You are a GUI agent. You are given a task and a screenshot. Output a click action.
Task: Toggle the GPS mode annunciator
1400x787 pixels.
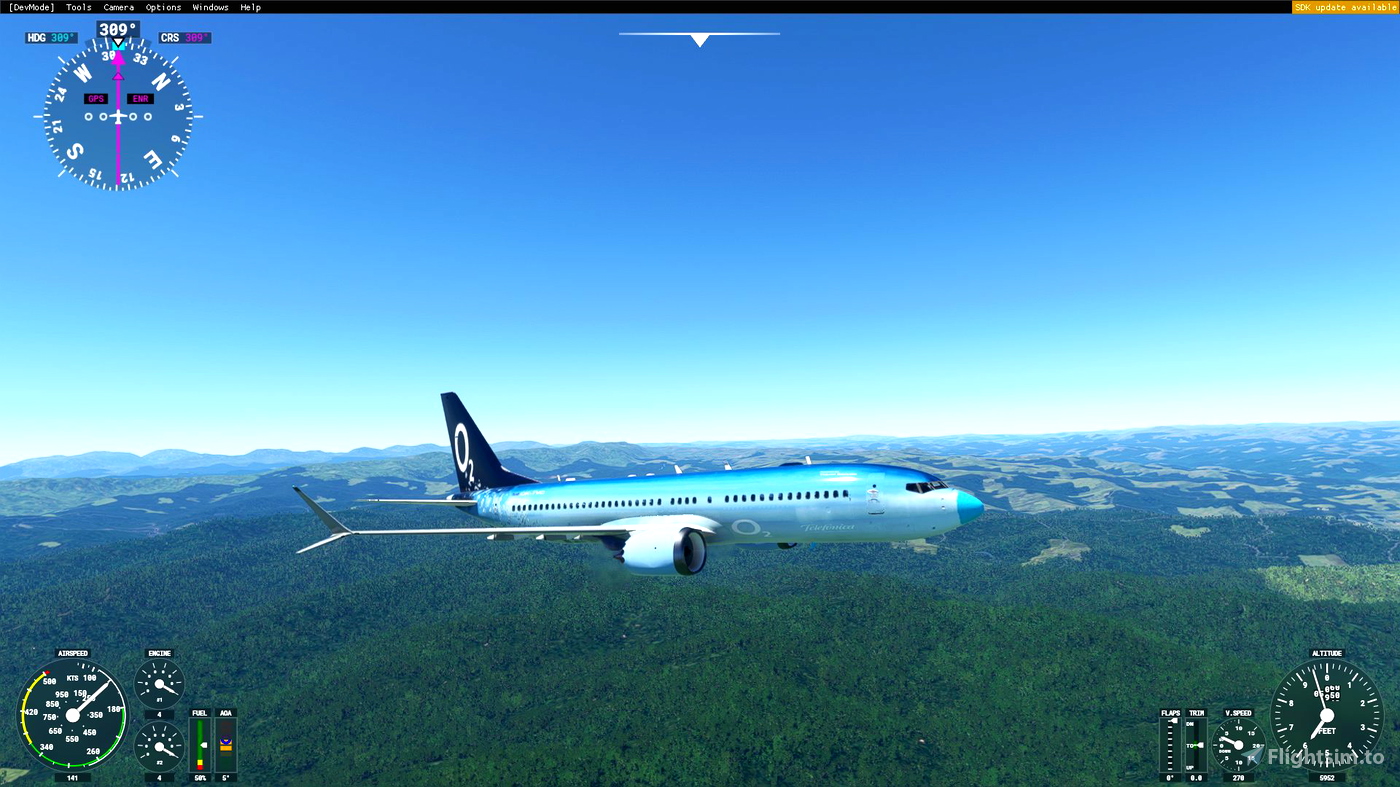click(95, 97)
